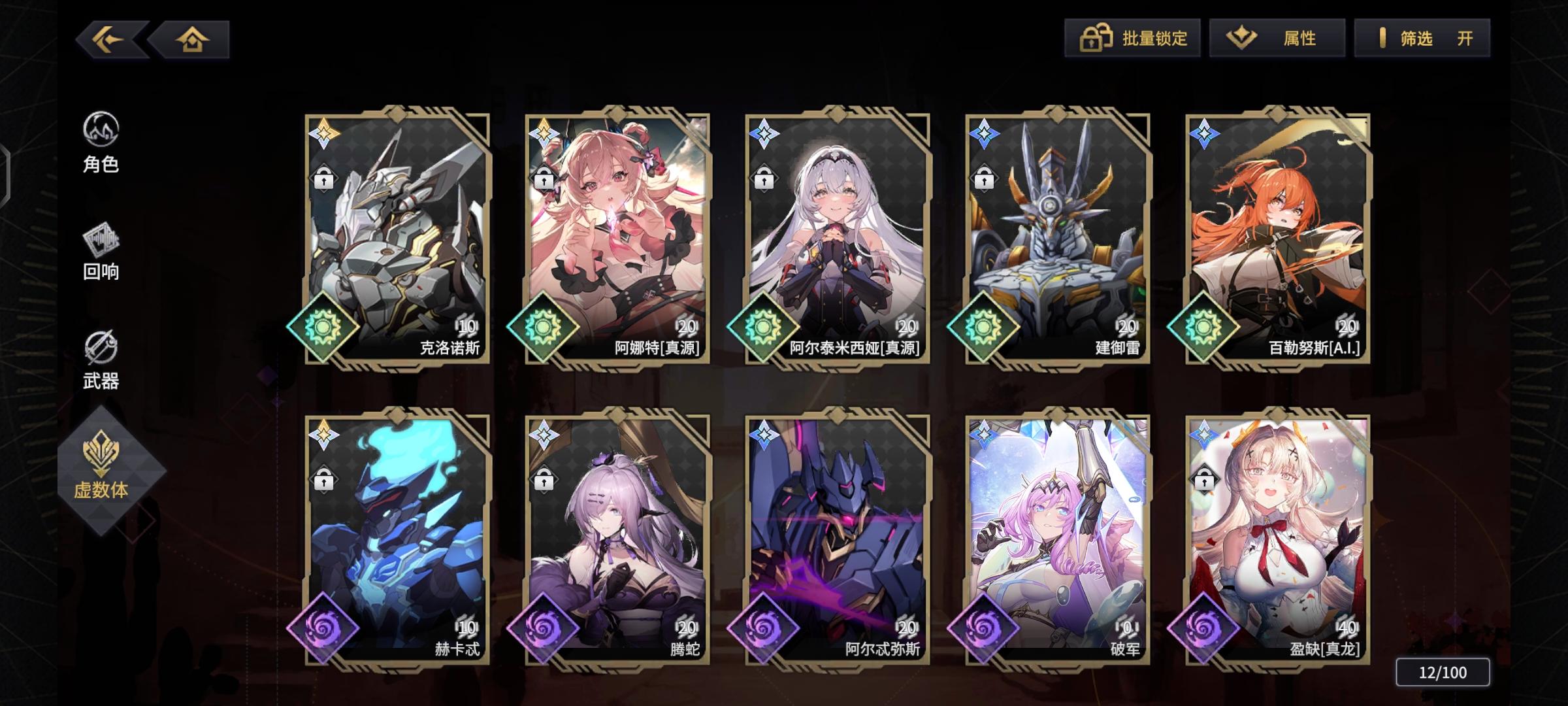Screen dimensions: 1568x706
Task: Switch to the 角色 sidebar section
Action: pos(101,145)
